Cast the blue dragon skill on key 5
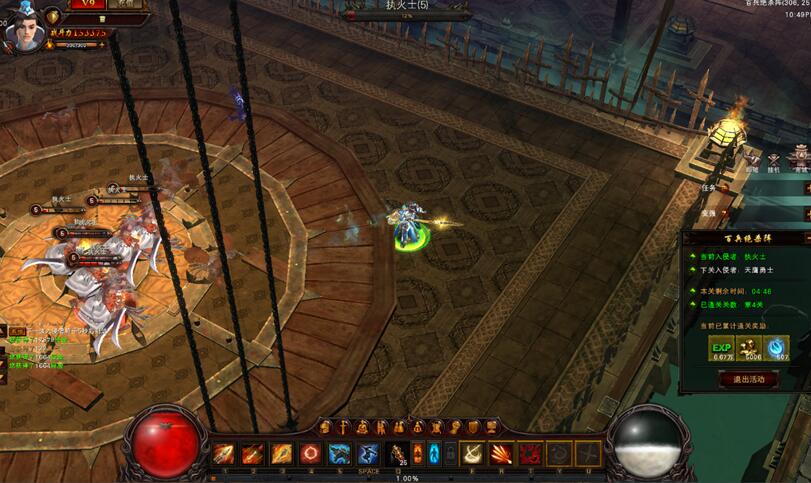 (339, 453)
